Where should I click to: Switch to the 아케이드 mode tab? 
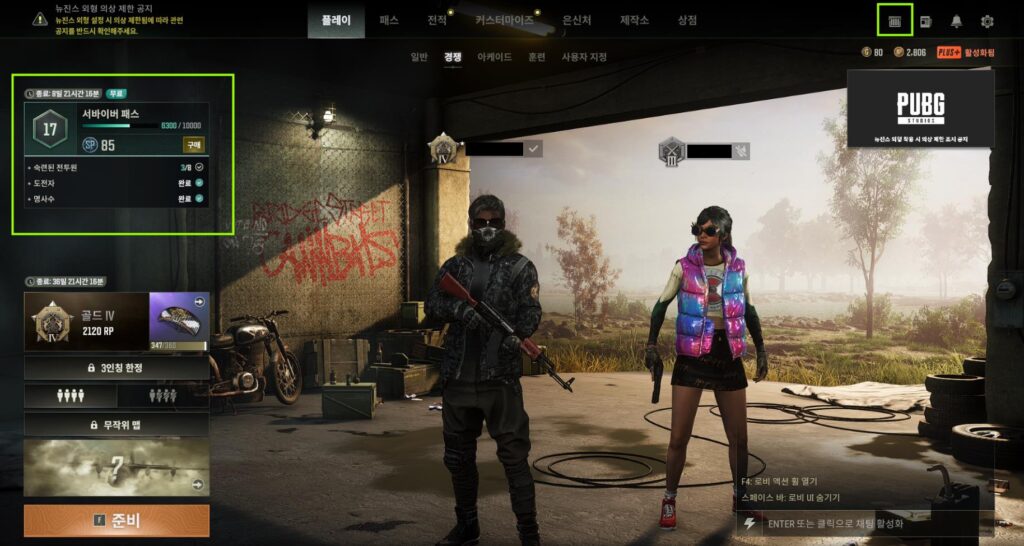pos(494,57)
